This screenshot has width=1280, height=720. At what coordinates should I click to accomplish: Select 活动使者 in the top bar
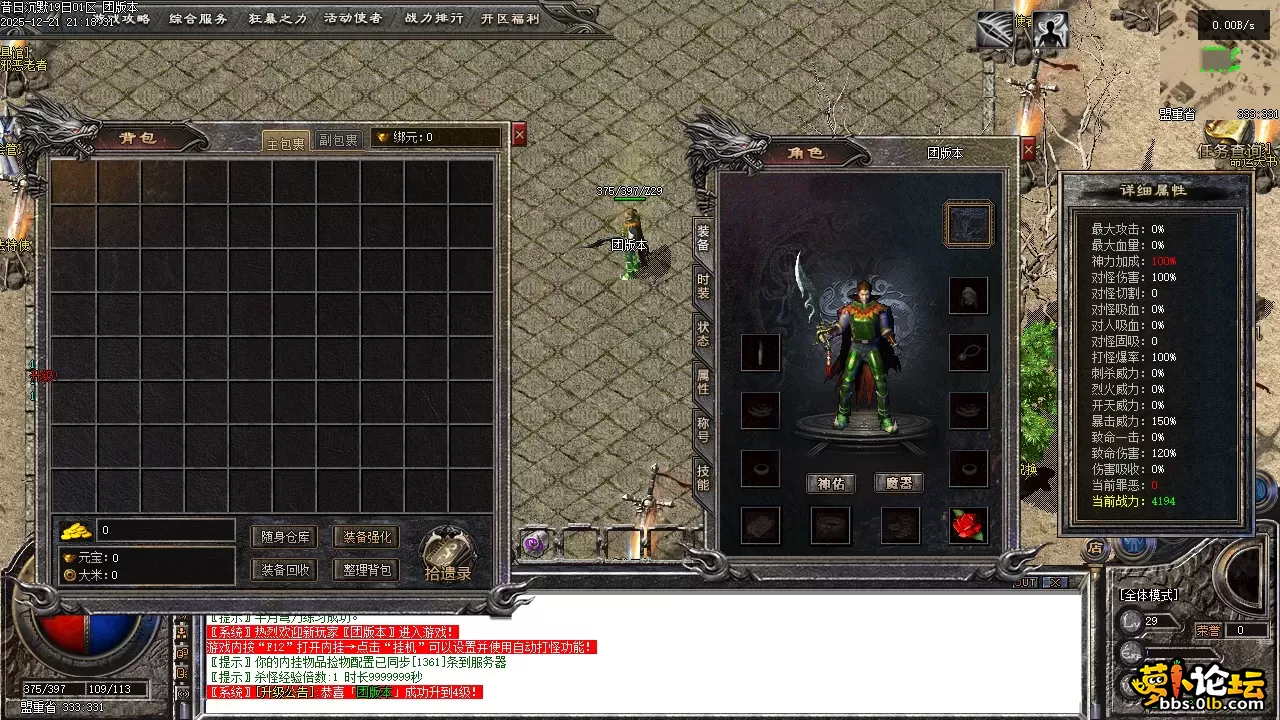[352, 18]
